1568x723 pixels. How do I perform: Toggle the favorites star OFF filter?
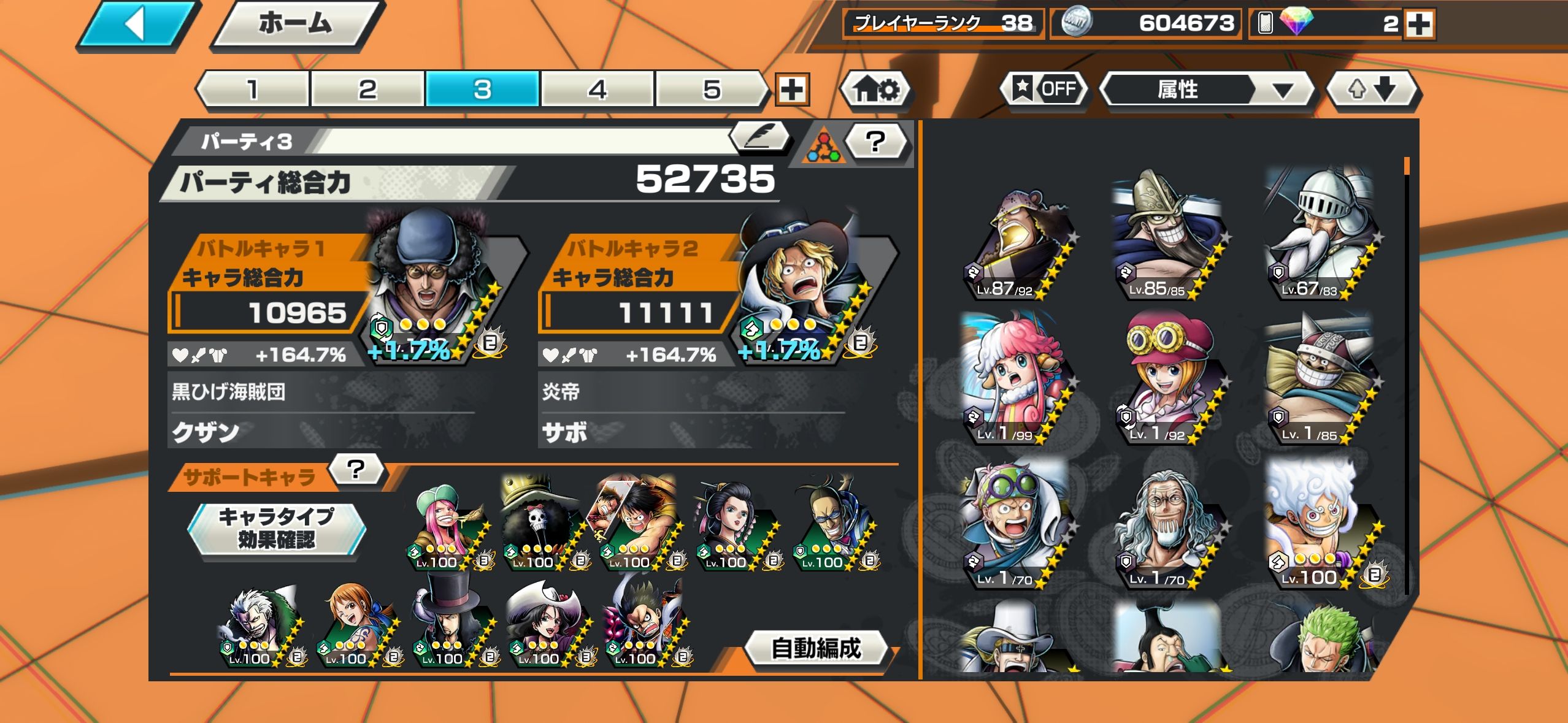1045,90
